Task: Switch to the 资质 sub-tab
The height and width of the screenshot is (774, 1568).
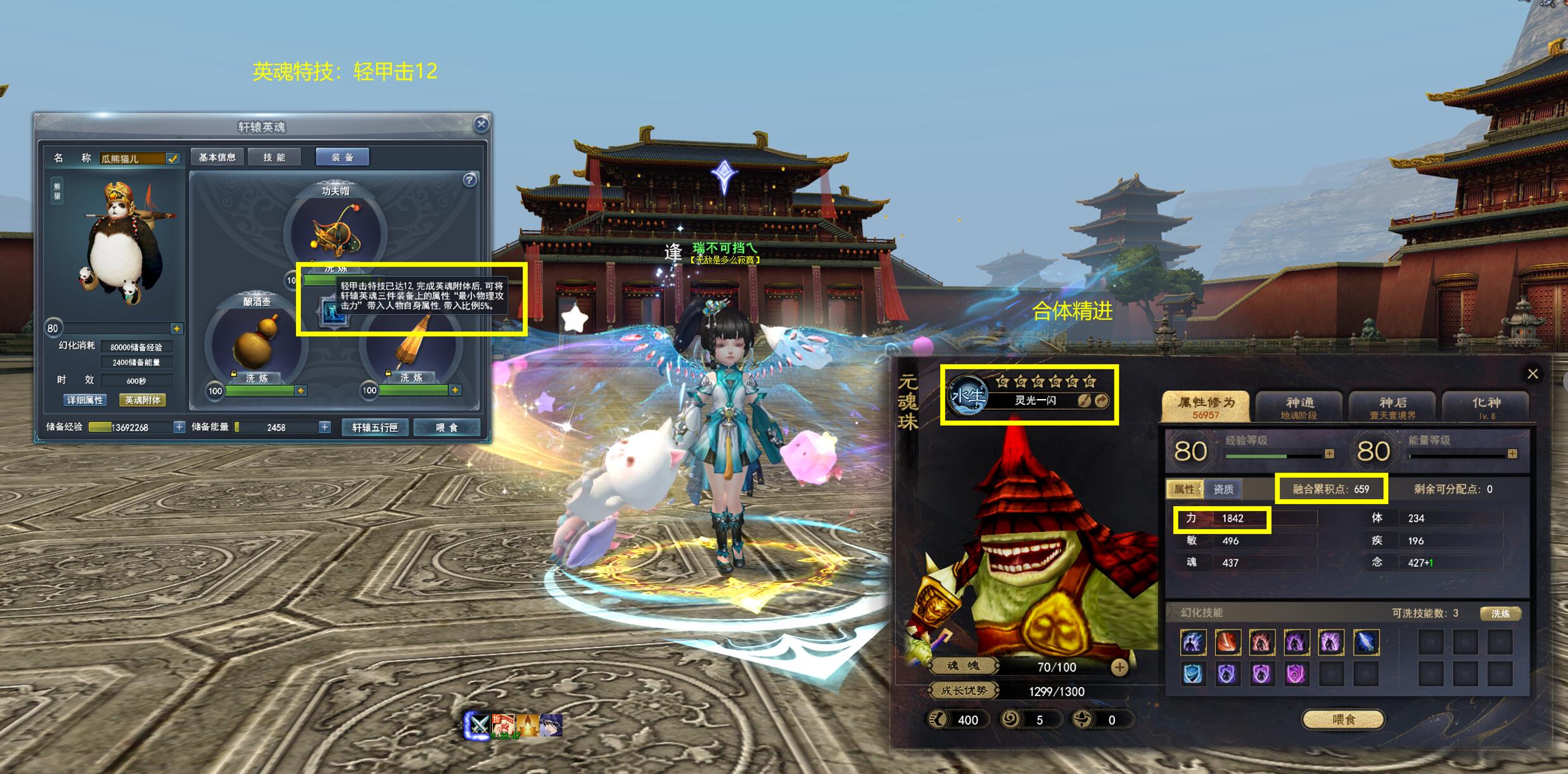Action: (x=1223, y=489)
